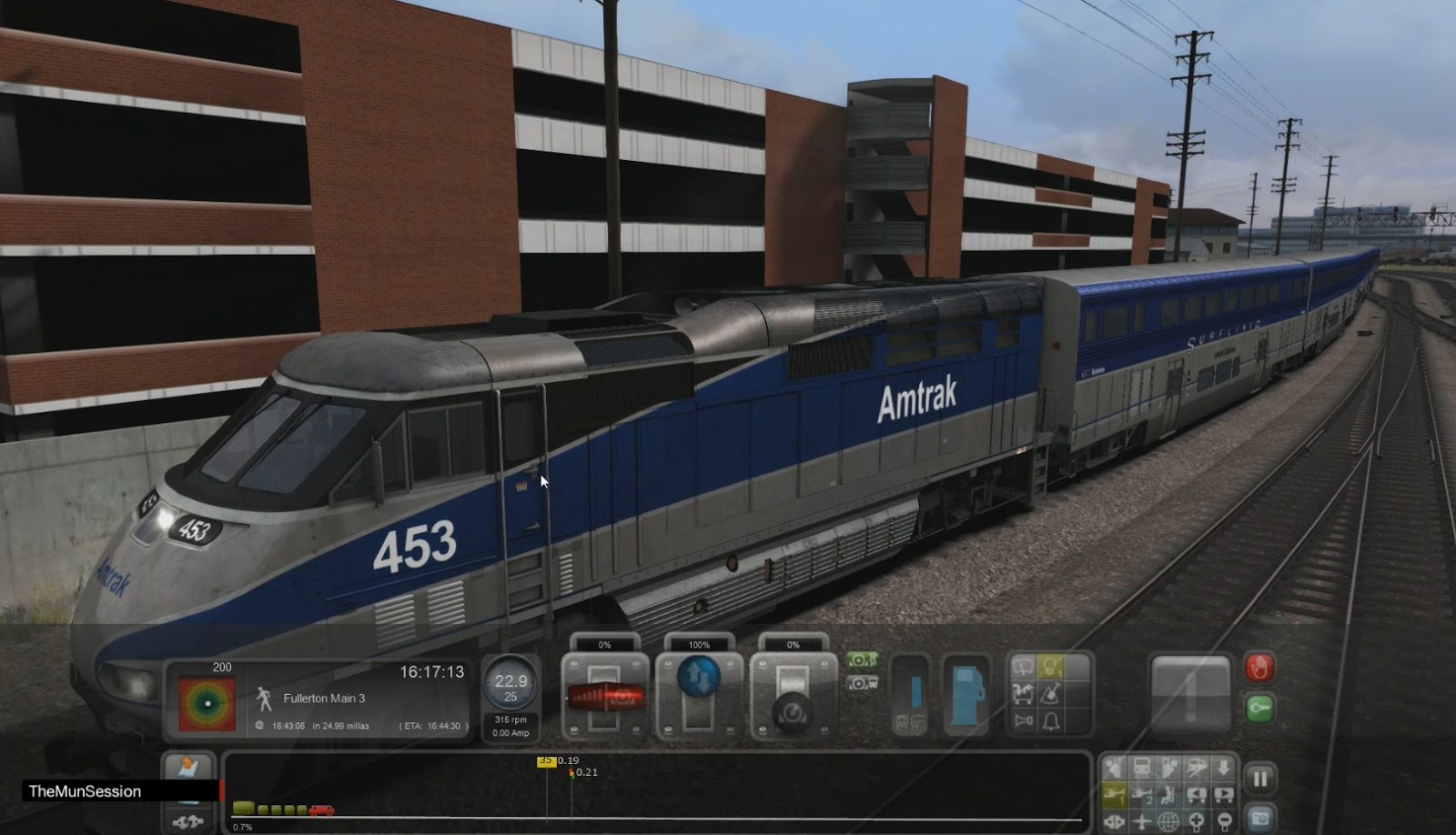Toggle the windscreen wipers icon

(1023, 665)
